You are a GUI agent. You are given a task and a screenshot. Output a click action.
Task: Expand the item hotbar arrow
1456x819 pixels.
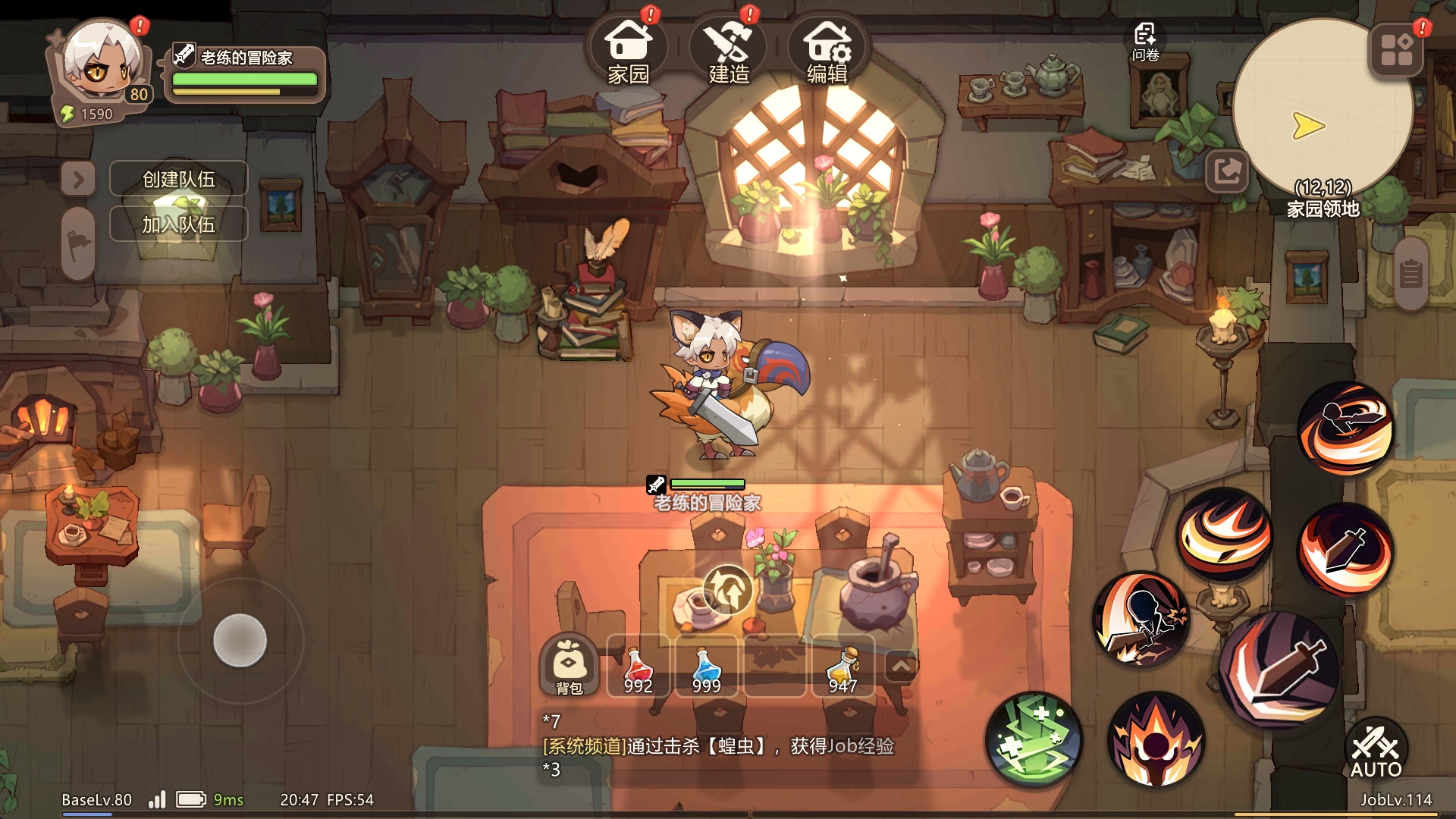click(901, 667)
